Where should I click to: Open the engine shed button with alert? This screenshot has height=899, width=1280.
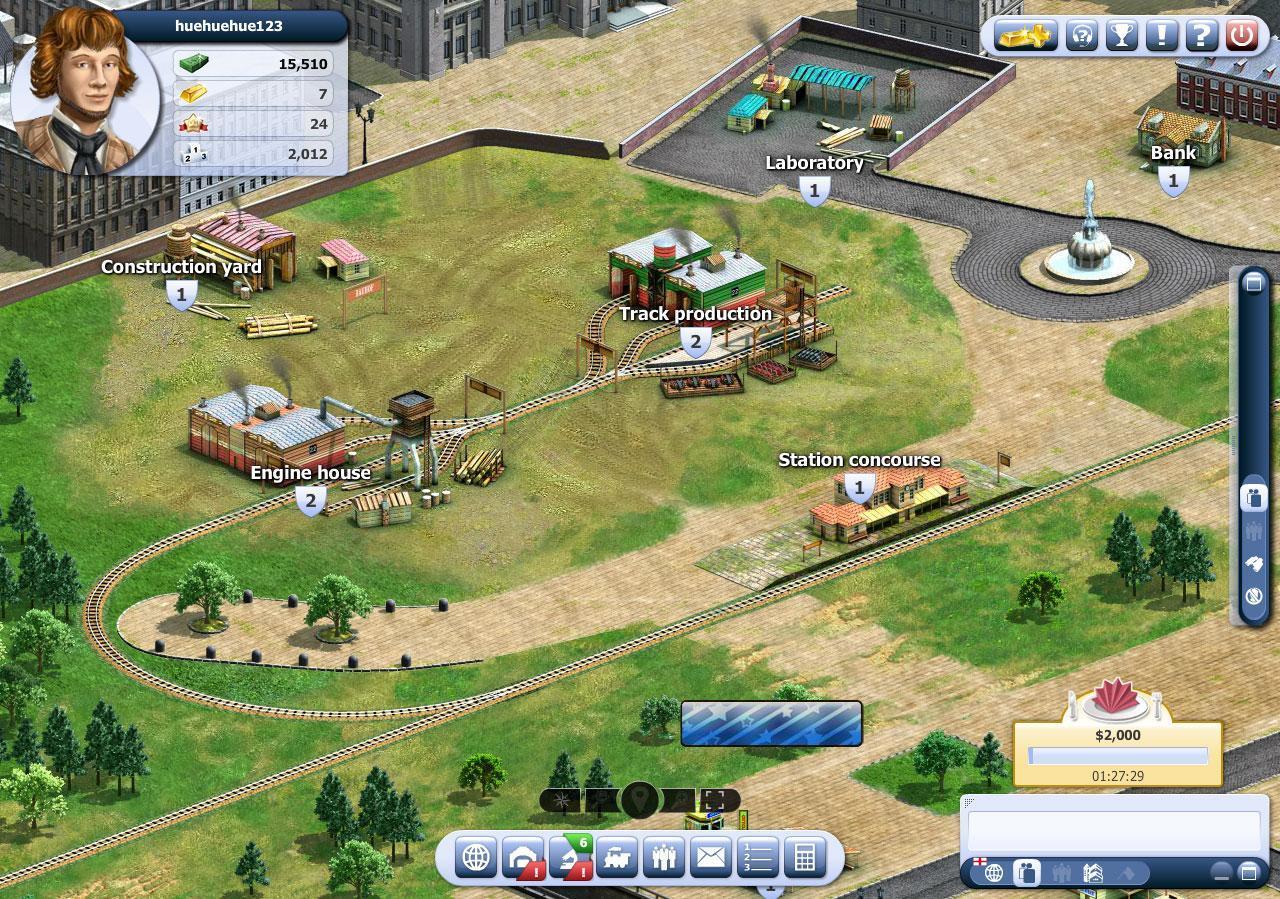[x=522, y=857]
